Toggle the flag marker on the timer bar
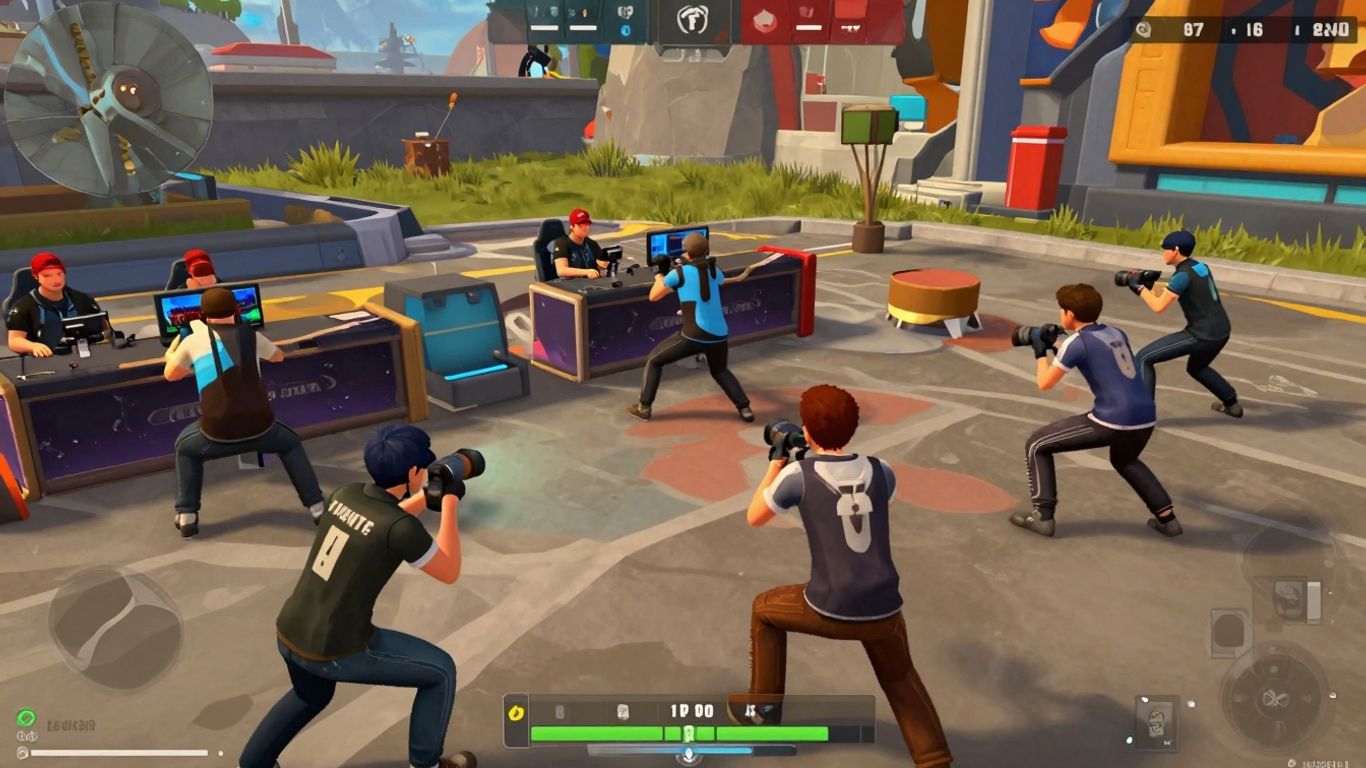Screen dimensions: 1366x768 (749, 712)
